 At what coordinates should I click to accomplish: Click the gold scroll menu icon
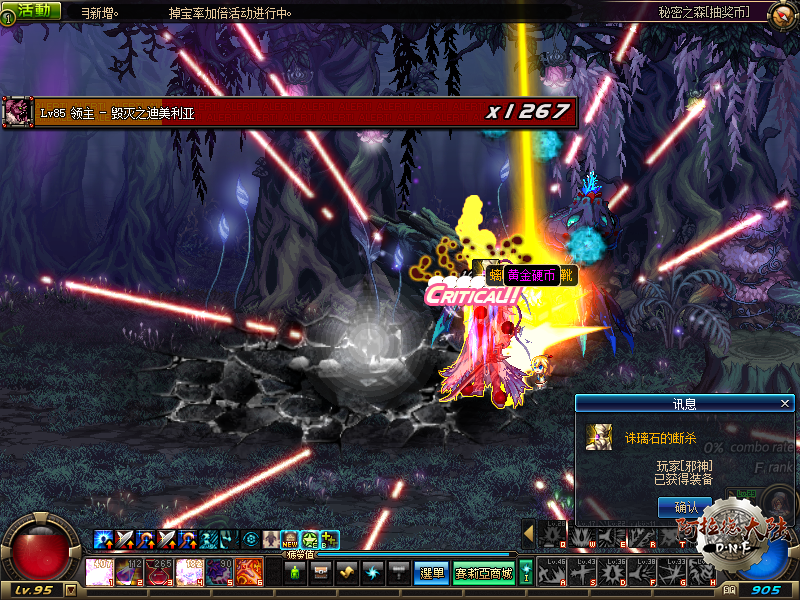click(347, 573)
